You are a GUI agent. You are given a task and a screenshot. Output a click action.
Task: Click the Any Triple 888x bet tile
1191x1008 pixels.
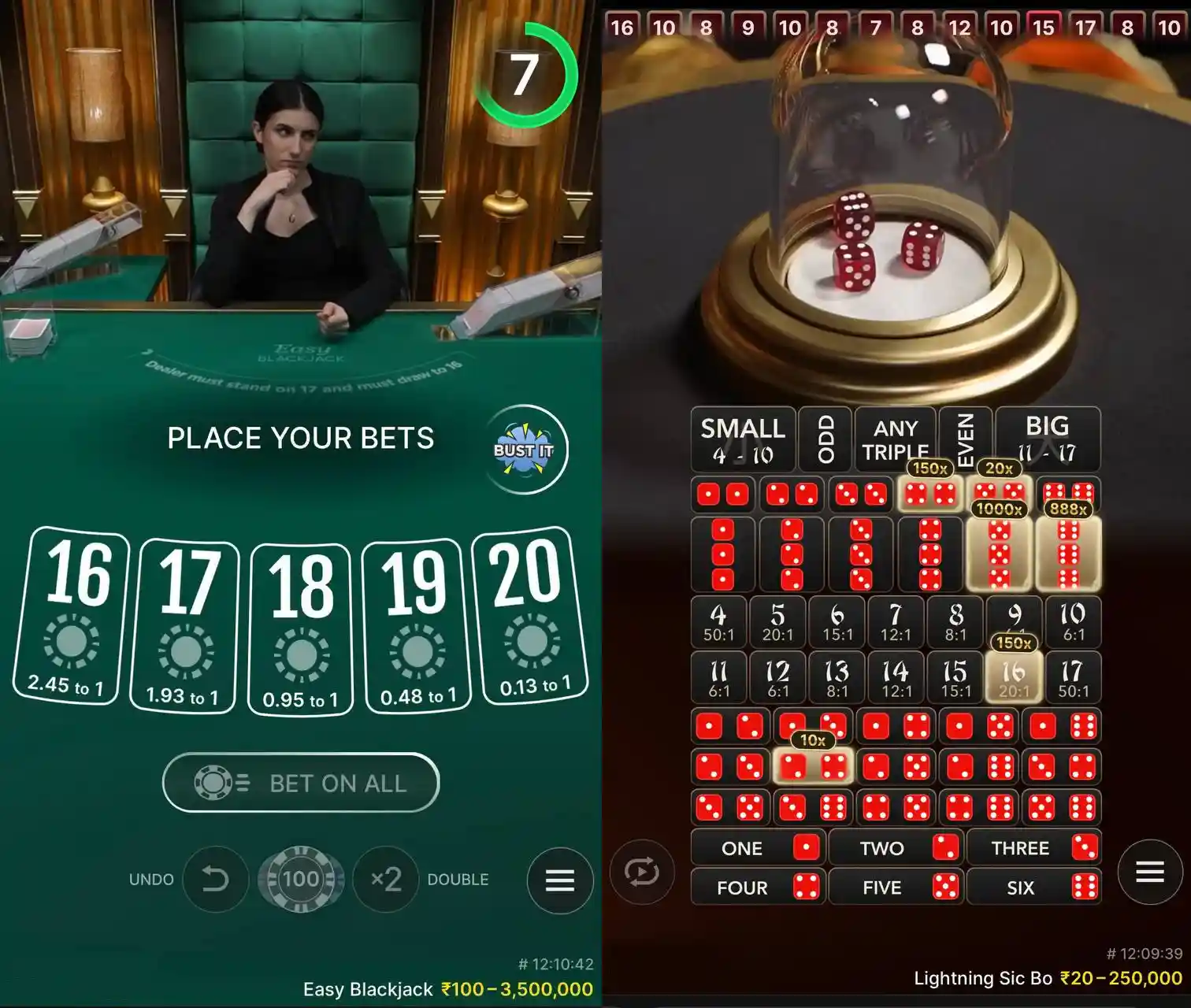895,438
